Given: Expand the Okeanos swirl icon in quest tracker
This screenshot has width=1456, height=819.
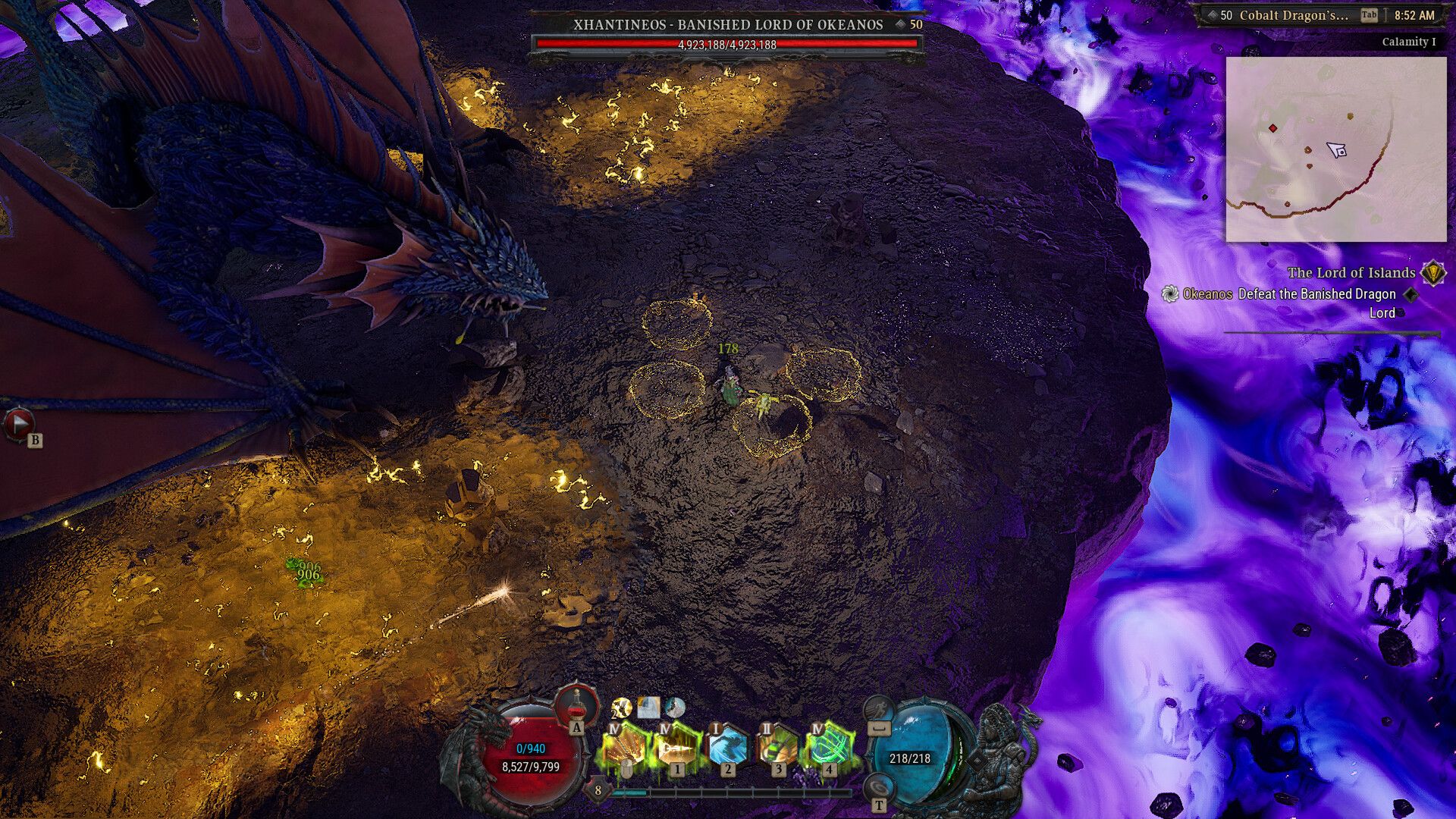Looking at the screenshot, I should pos(1170,295).
